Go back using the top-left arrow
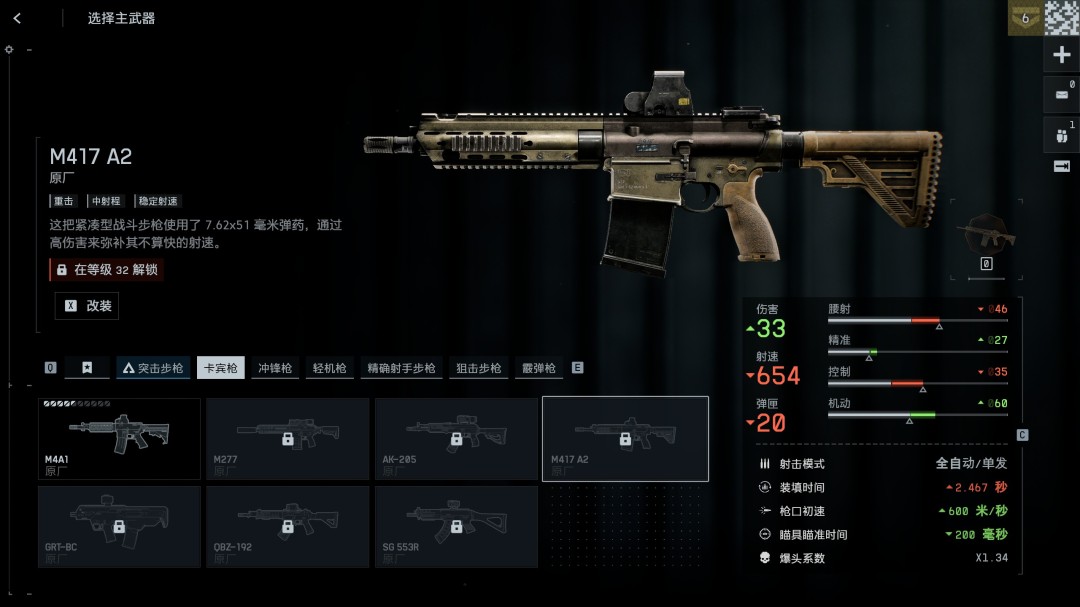The width and height of the screenshot is (1080, 607). (x=17, y=18)
